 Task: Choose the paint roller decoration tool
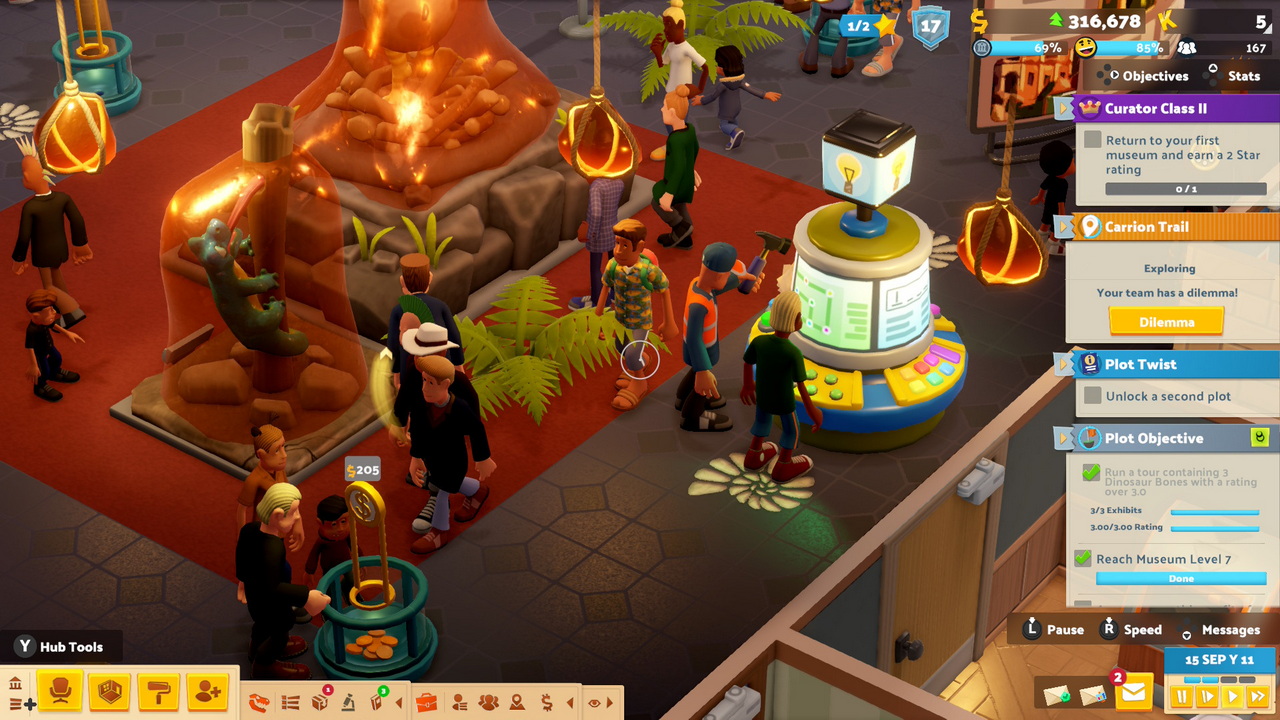(158, 691)
